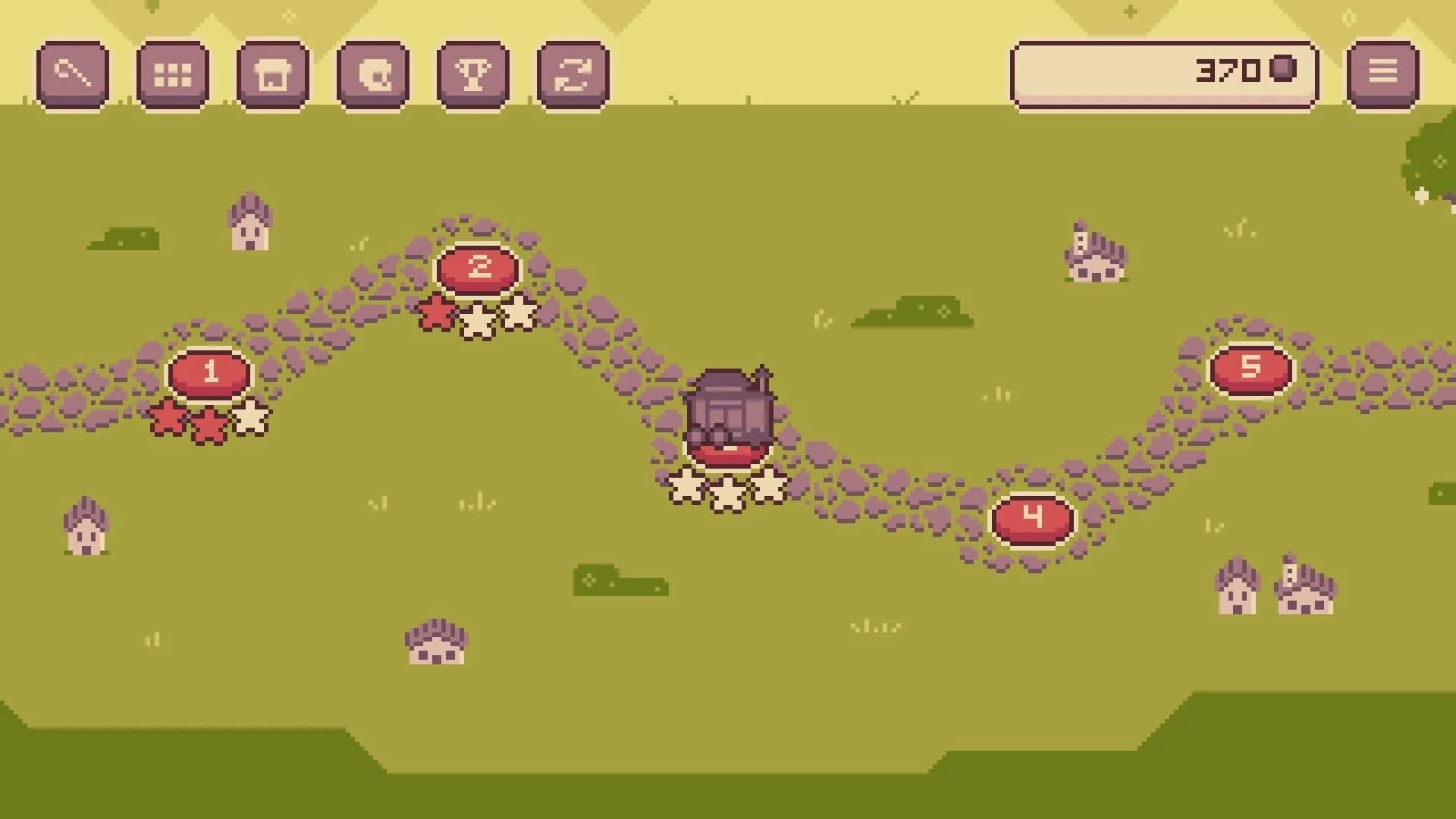
Task: Click the coin refresh icon in the toolbar
Action: (x=372, y=74)
